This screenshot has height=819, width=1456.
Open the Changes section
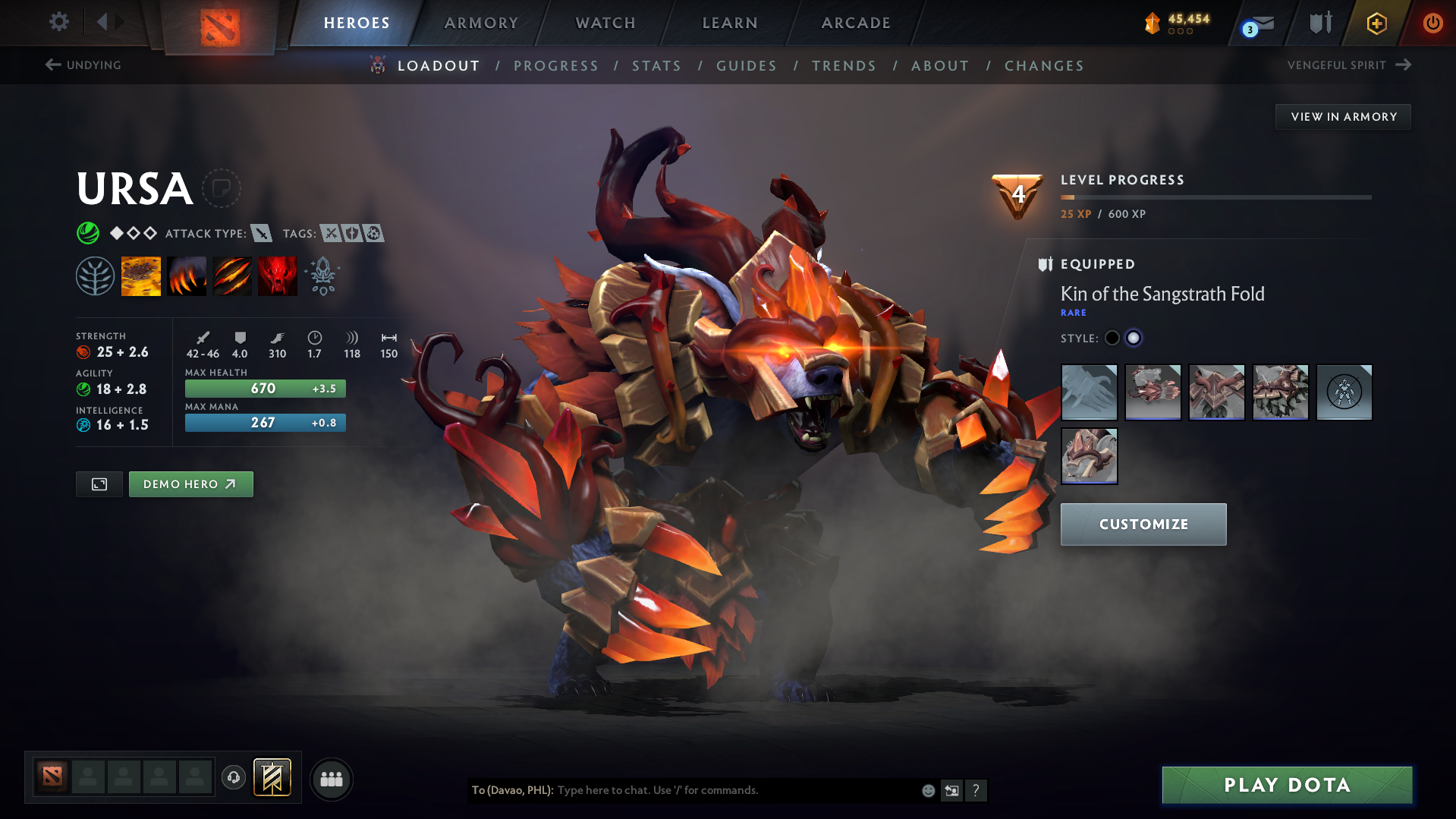(1044, 66)
